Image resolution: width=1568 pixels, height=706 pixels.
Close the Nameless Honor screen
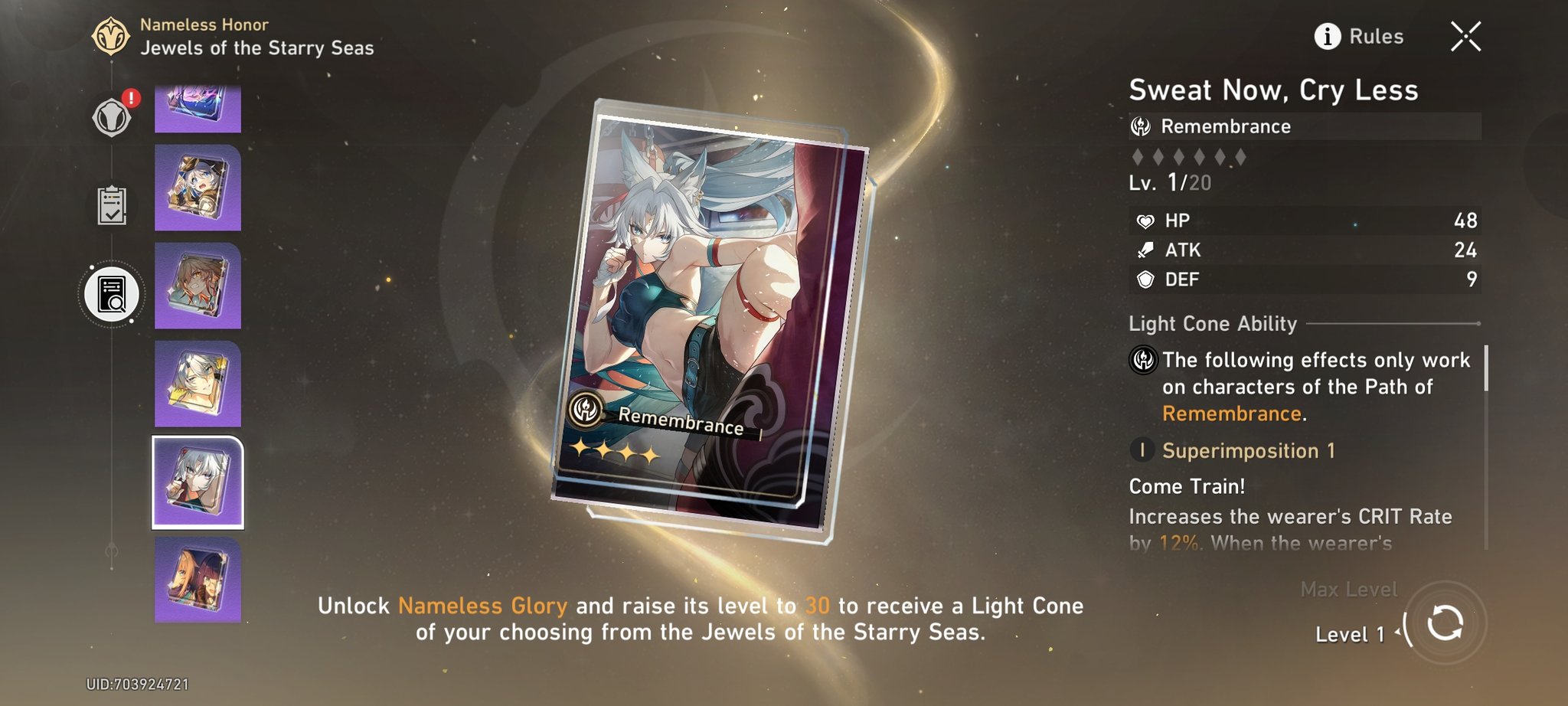pyautogui.click(x=1465, y=36)
